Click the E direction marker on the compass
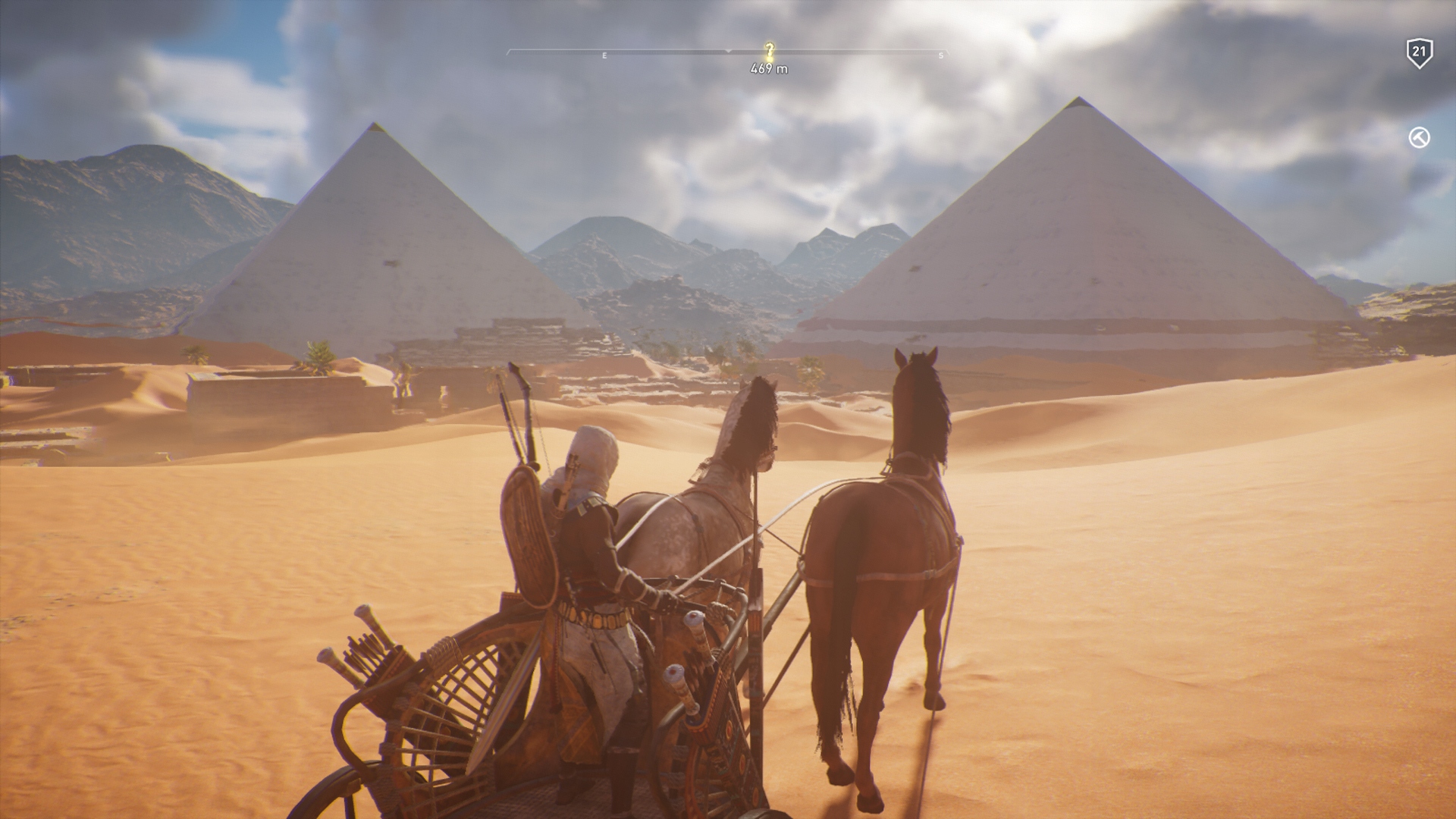 pyautogui.click(x=604, y=55)
